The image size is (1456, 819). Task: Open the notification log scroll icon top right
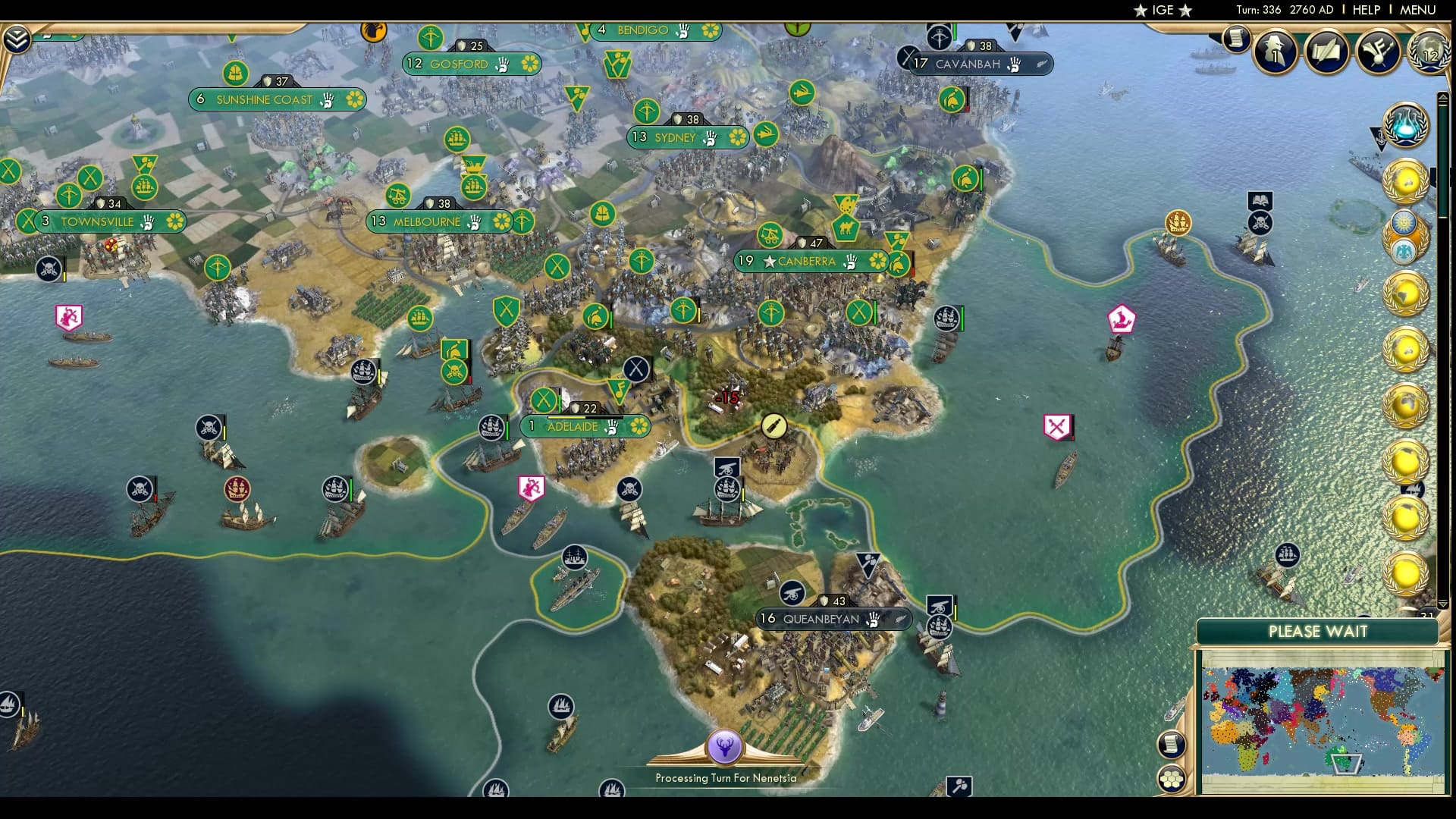[x=1235, y=38]
